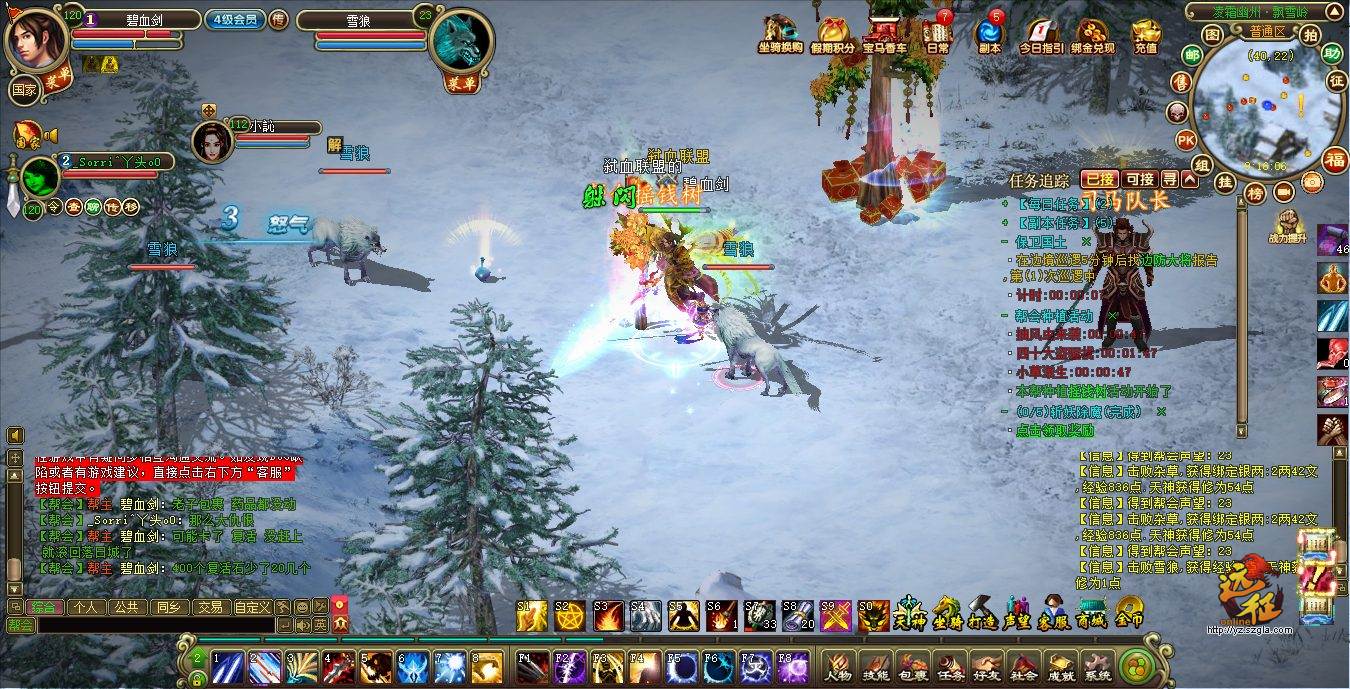The image size is (1350, 689).
Task: Switch chat to the 交易 trade channel
Action: (x=209, y=607)
